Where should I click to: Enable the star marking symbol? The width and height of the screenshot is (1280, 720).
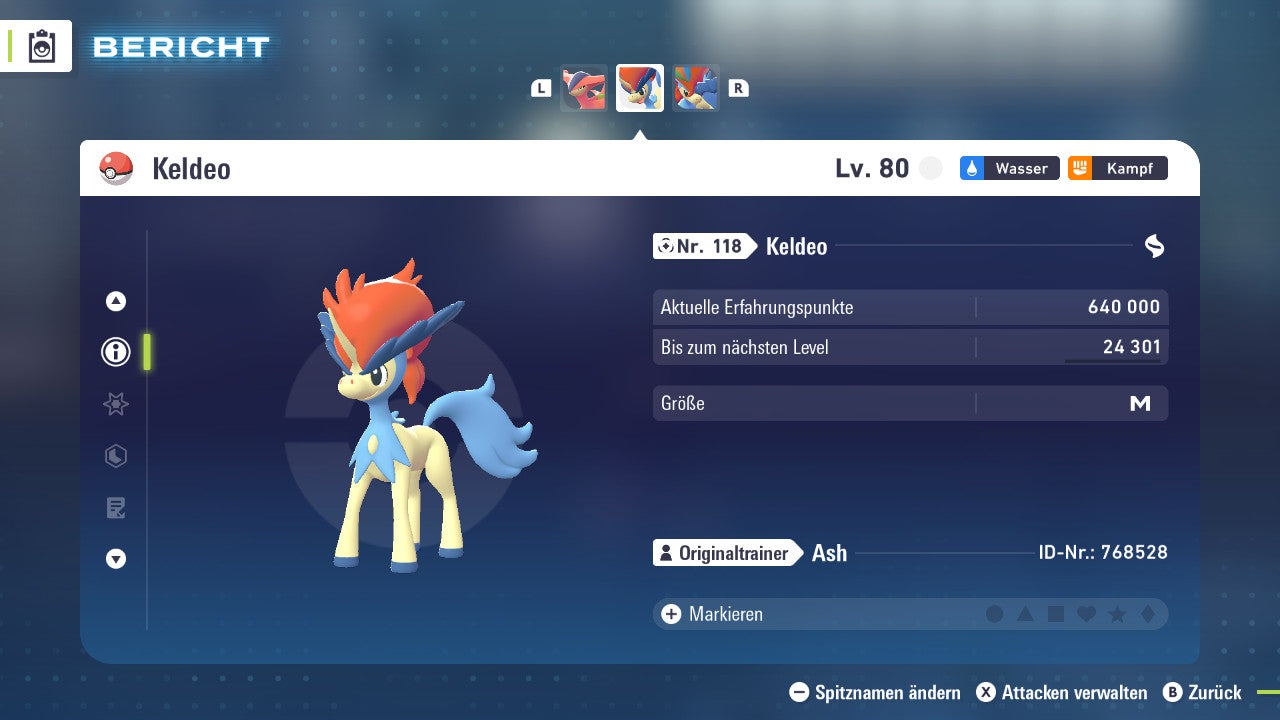(x=1115, y=614)
